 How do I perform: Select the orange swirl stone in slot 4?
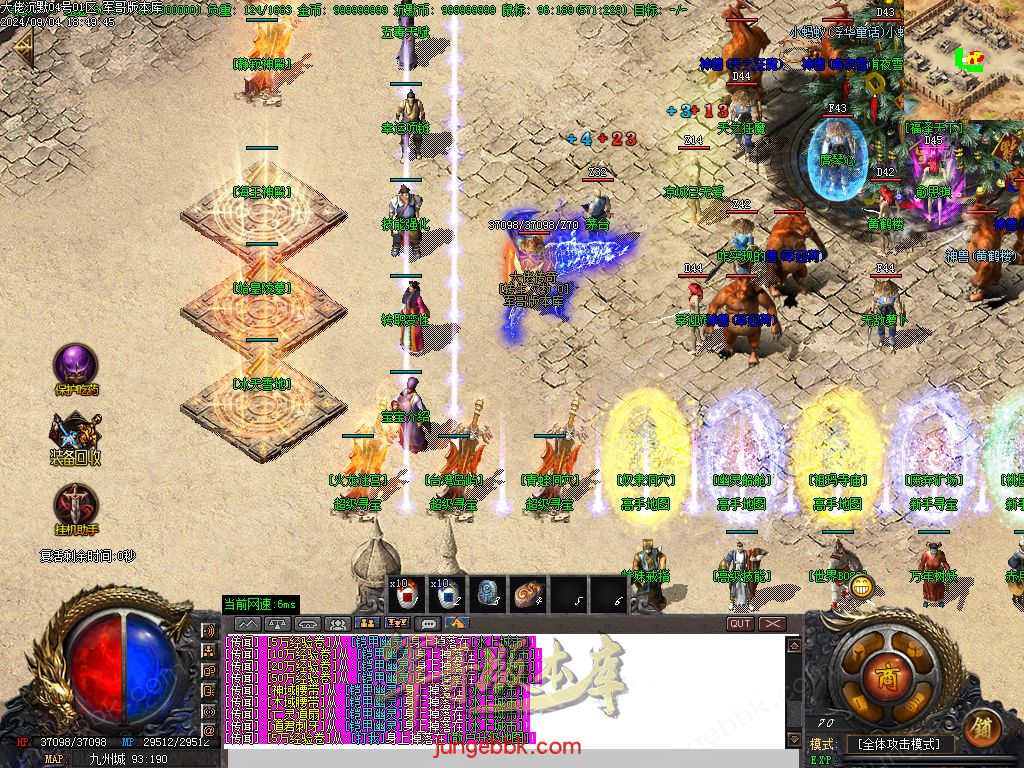(527, 594)
